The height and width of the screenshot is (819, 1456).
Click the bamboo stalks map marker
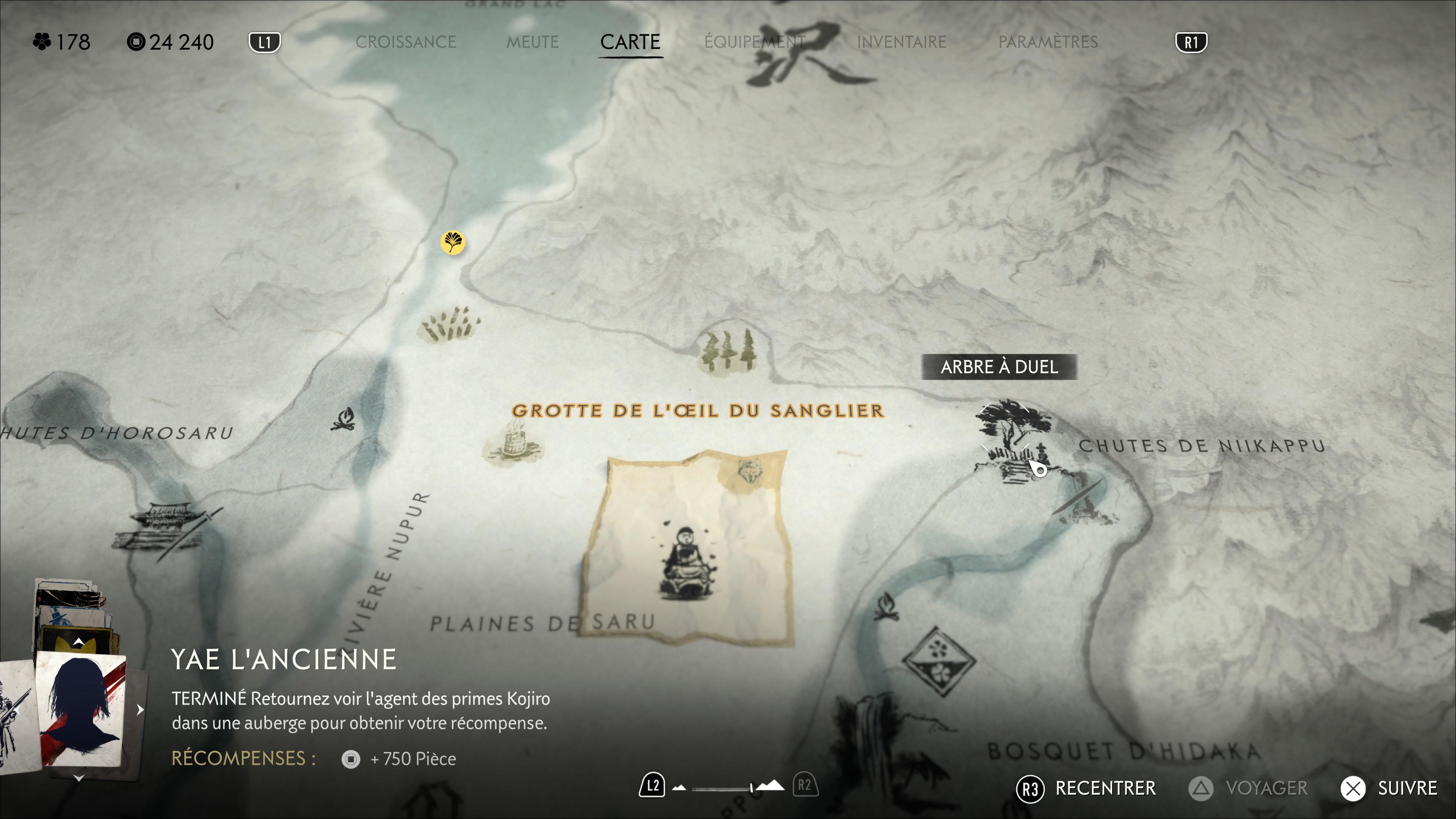click(x=449, y=325)
